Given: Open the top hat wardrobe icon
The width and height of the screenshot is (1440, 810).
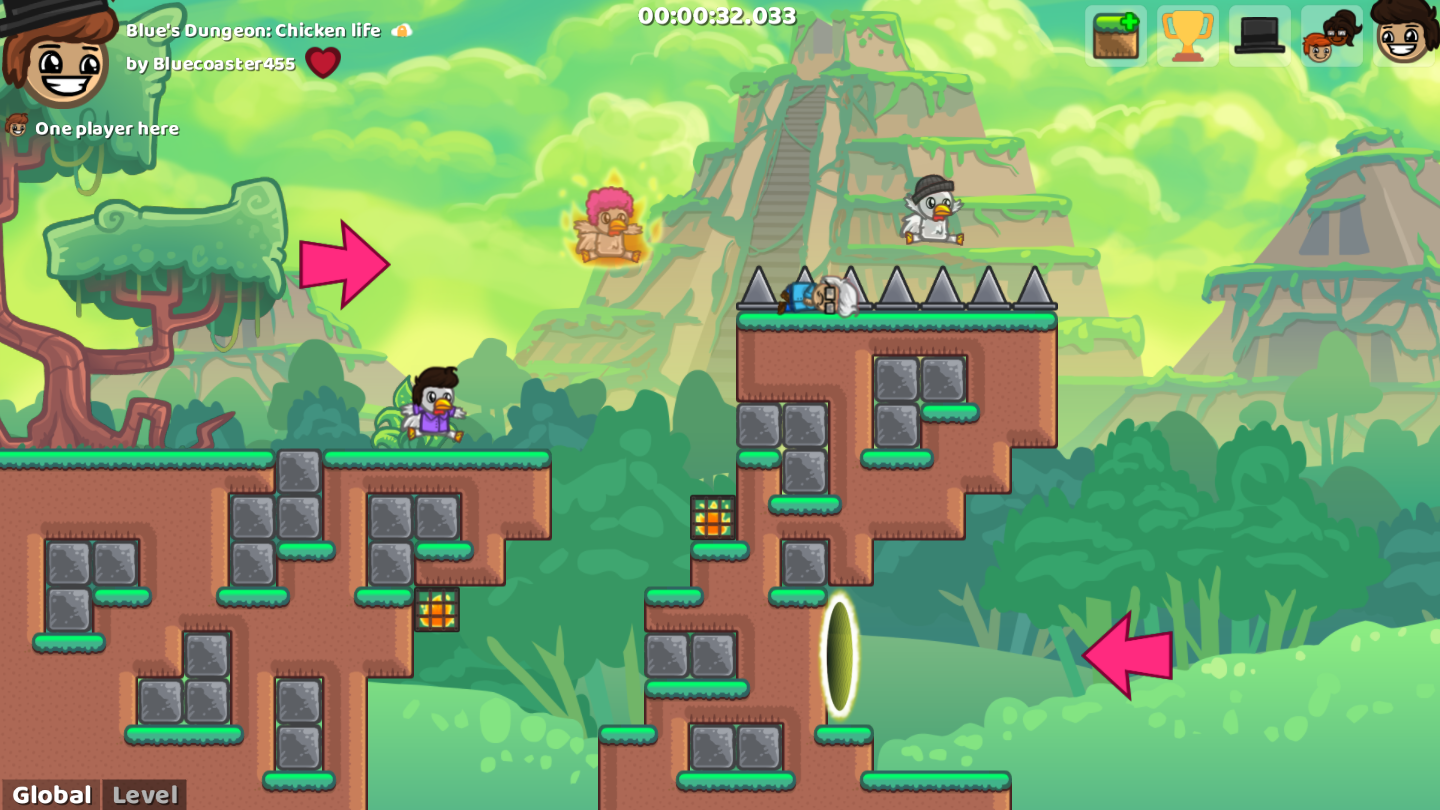Looking at the screenshot, I should pyautogui.click(x=1259, y=38).
